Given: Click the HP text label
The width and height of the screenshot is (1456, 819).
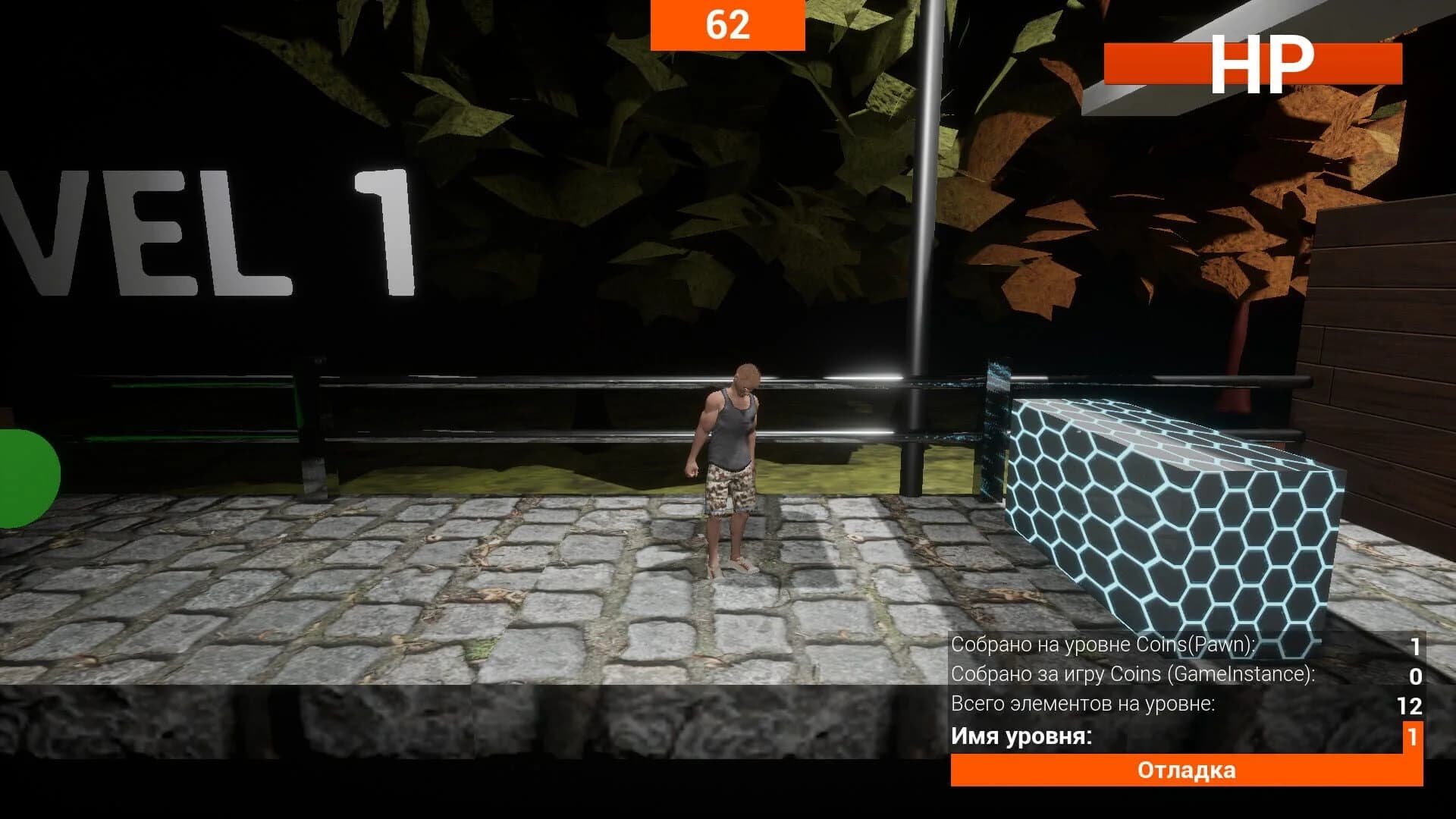Looking at the screenshot, I should point(1266,64).
